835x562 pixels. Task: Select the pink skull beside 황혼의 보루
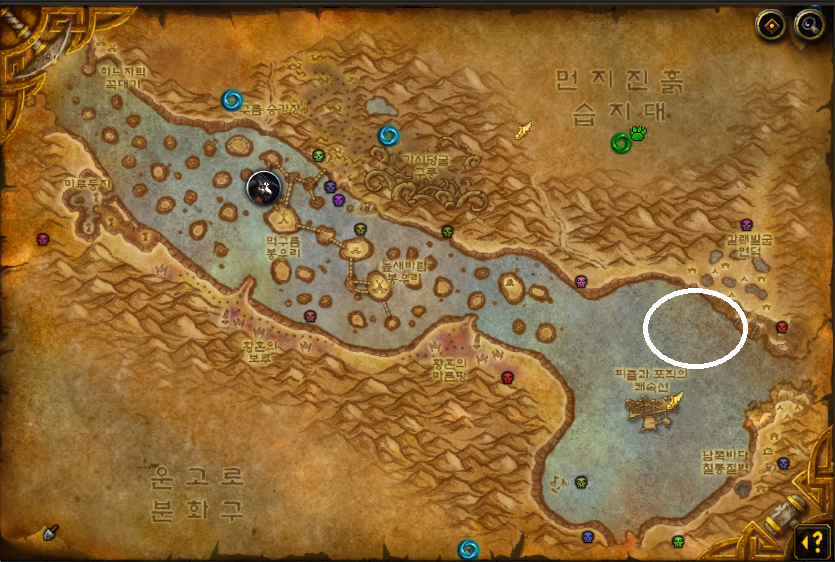(x=309, y=317)
